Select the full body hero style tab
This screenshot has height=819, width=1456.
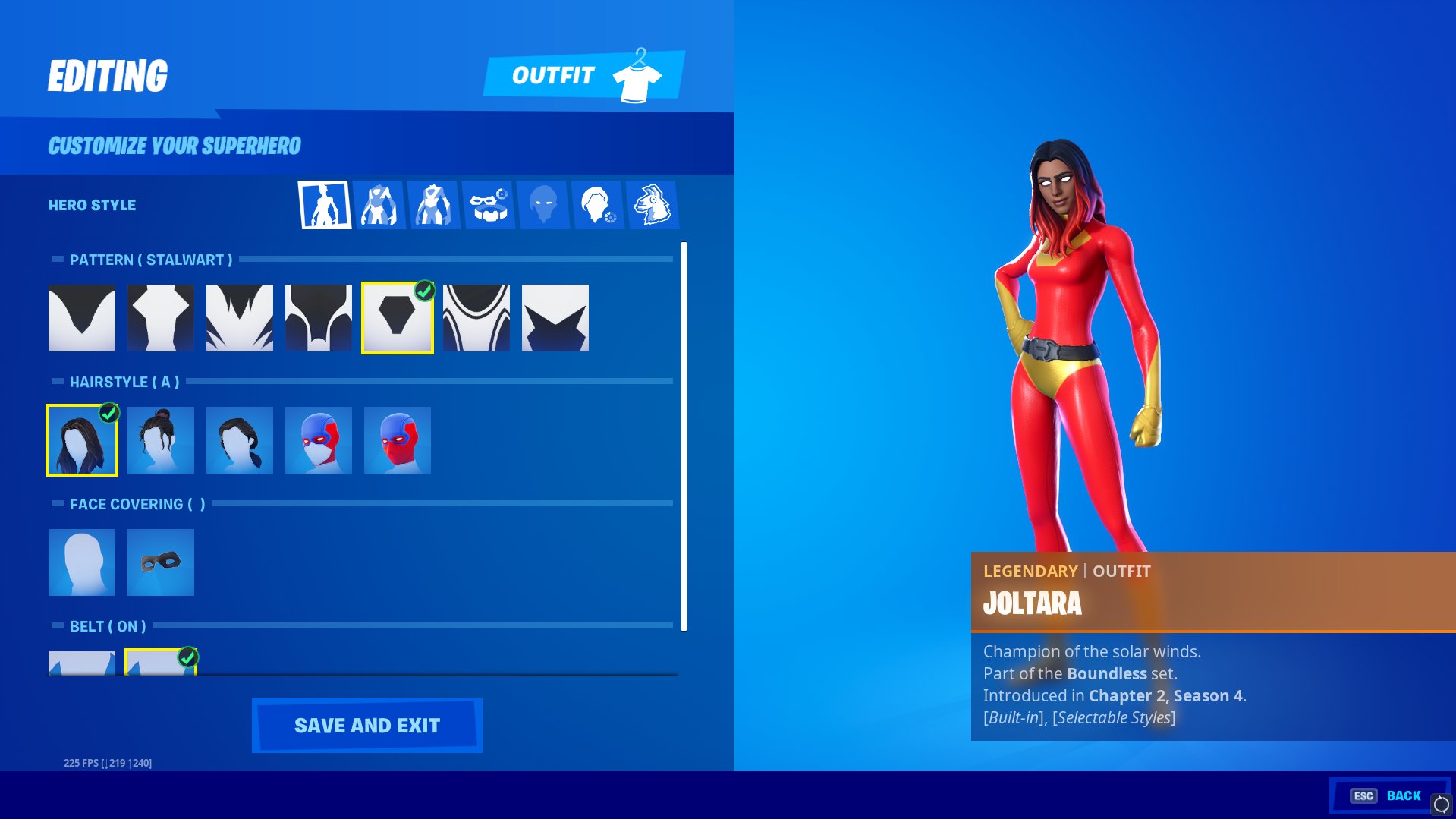click(x=324, y=203)
